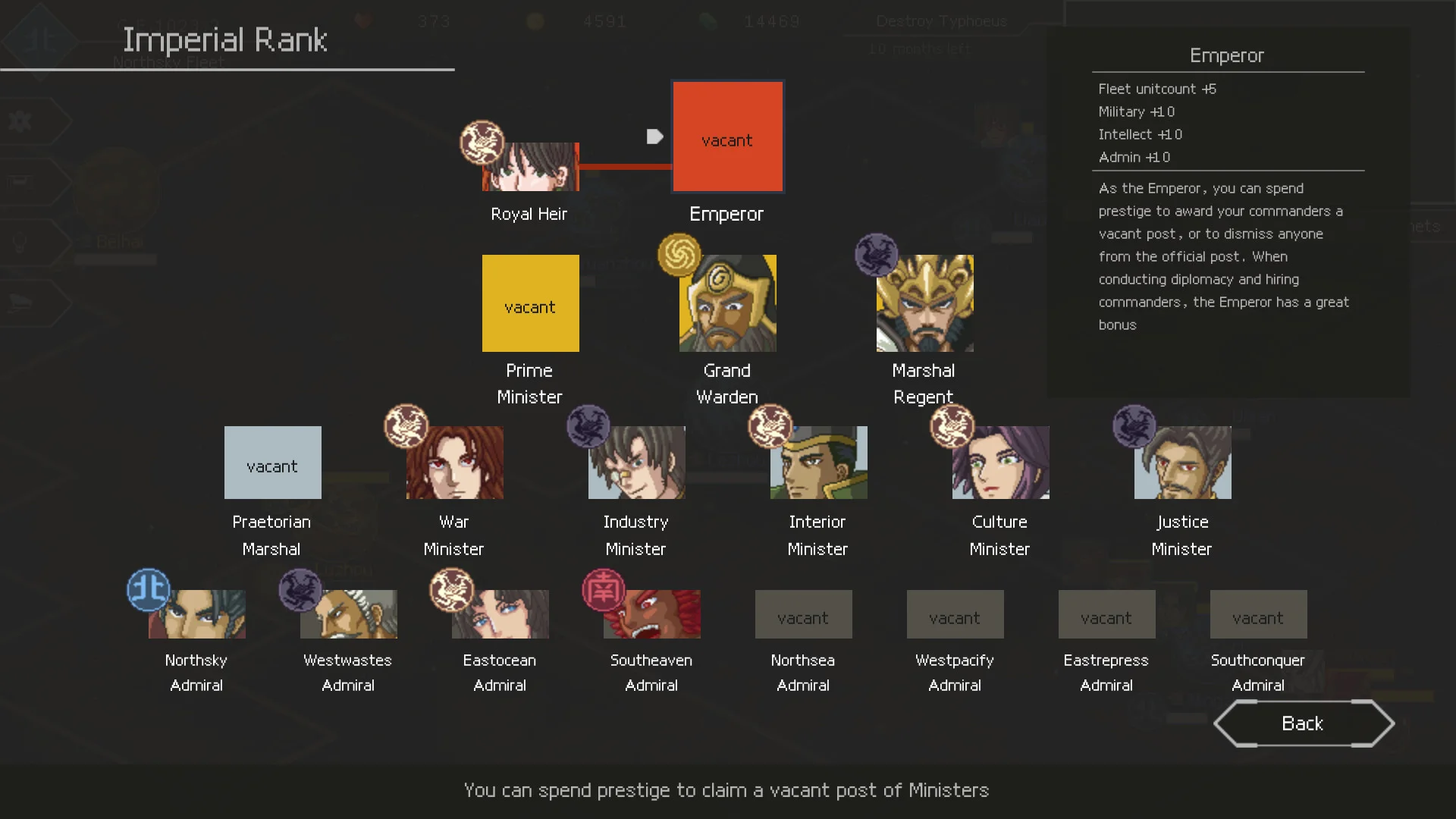Choose the Eastocean Admiral portrait
The image size is (1456, 819).
click(x=500, y=614)
